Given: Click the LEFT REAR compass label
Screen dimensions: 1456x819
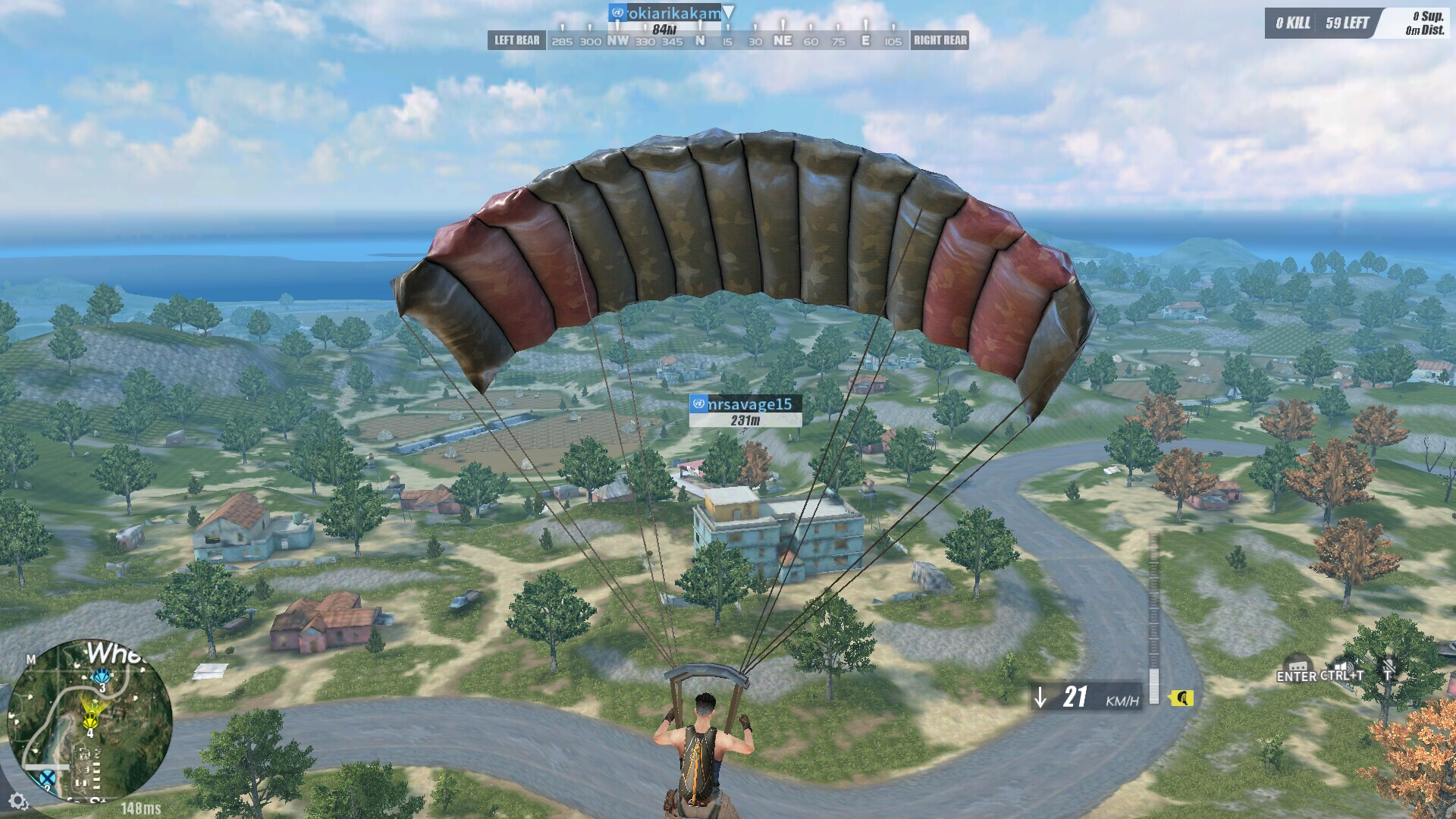Looking at the screenshot, I should click(x=516, y=40).
